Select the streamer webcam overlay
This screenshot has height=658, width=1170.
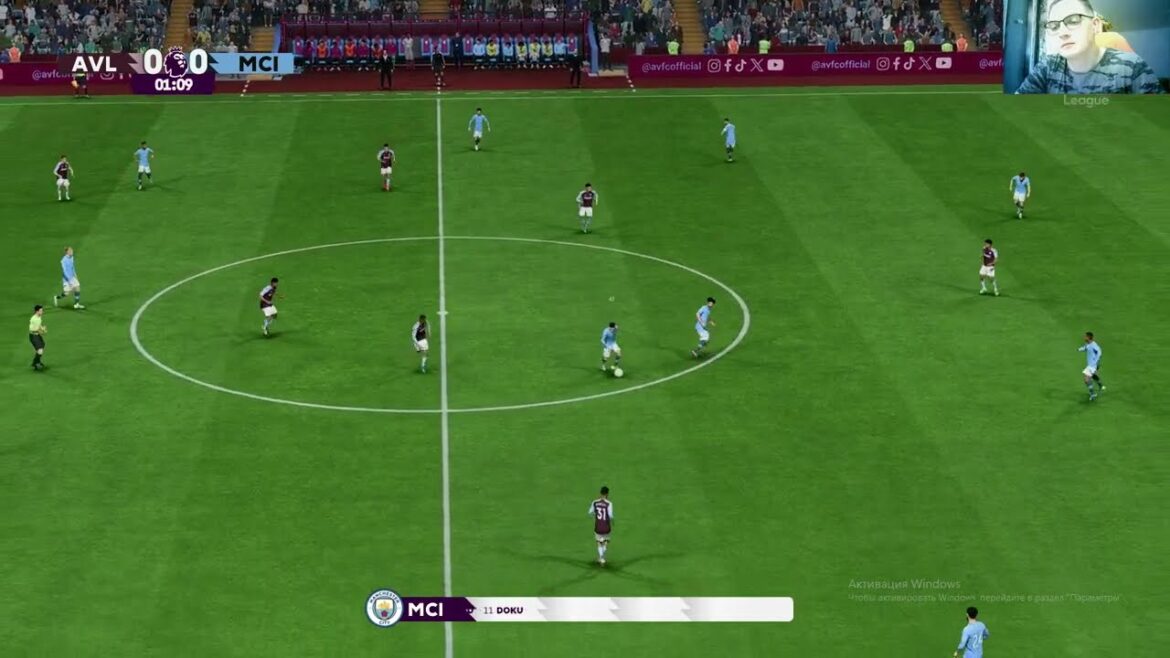[1086, 47]
